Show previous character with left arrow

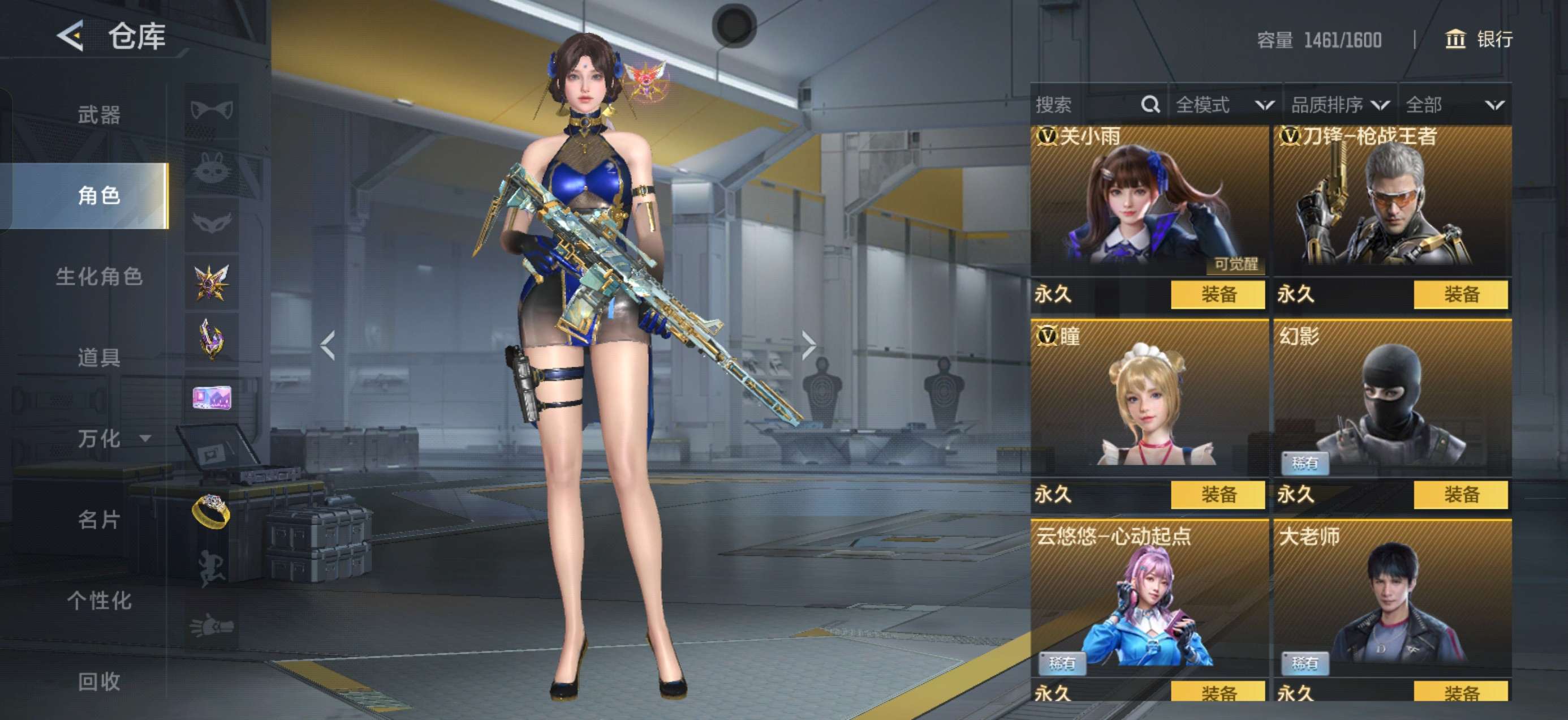pyautogui.click(x=328, y=345)
